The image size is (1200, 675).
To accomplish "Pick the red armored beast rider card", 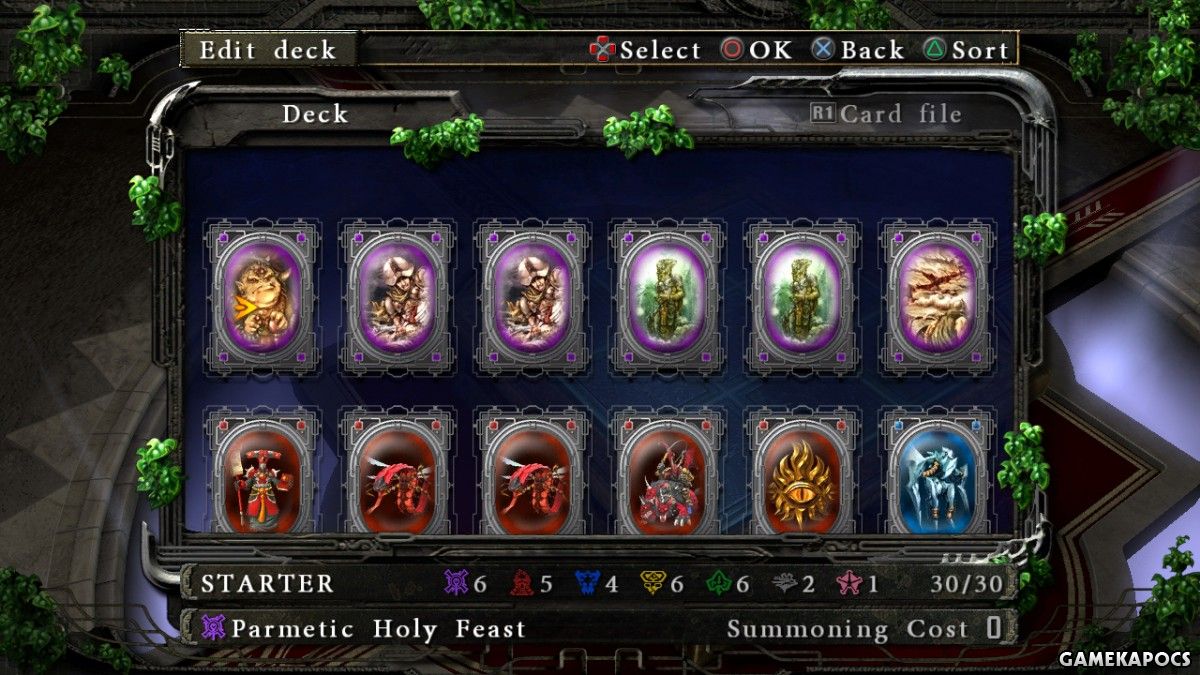I will click(x=667, y=480).
